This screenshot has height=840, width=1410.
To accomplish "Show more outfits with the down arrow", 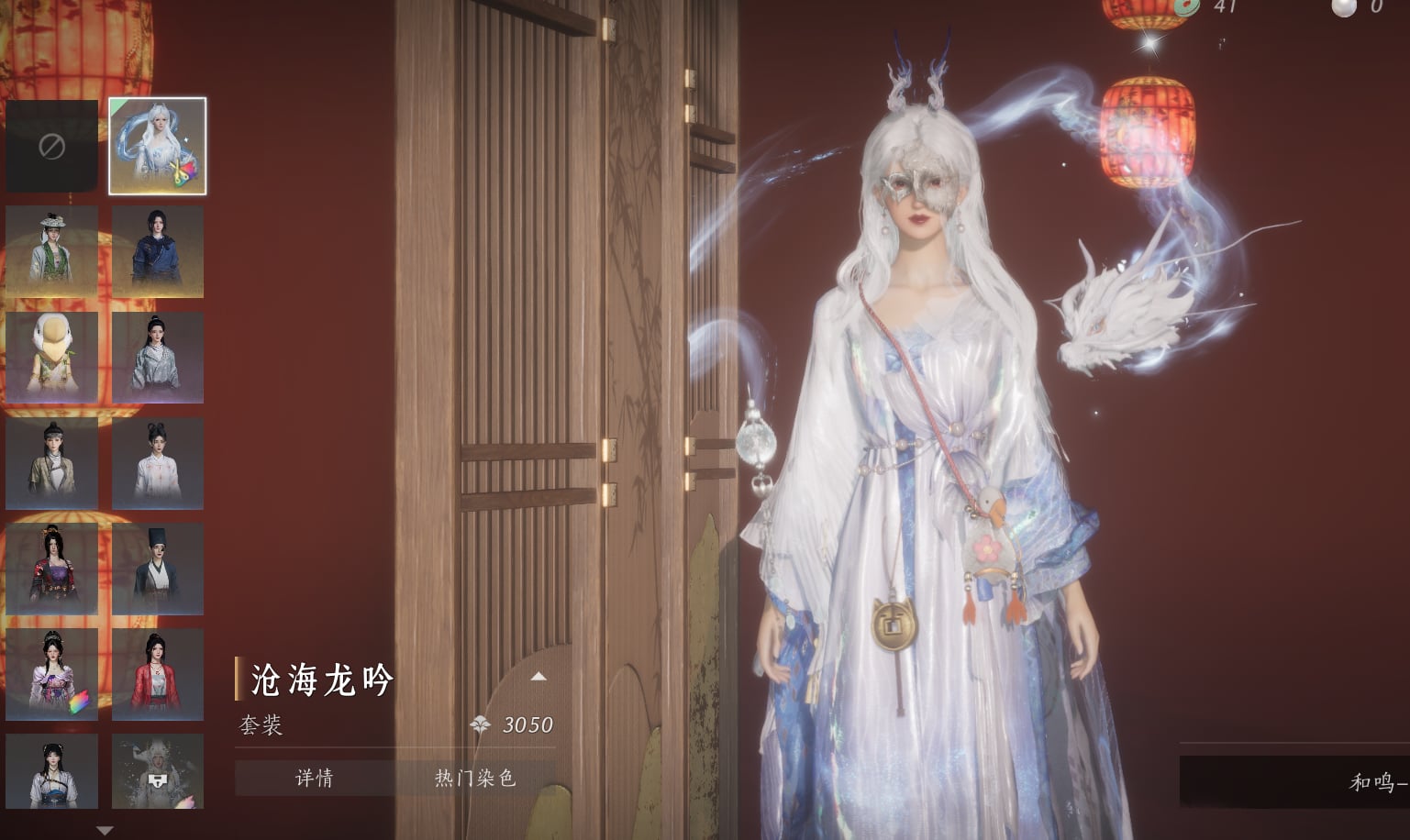I will [x=105, y=831].
